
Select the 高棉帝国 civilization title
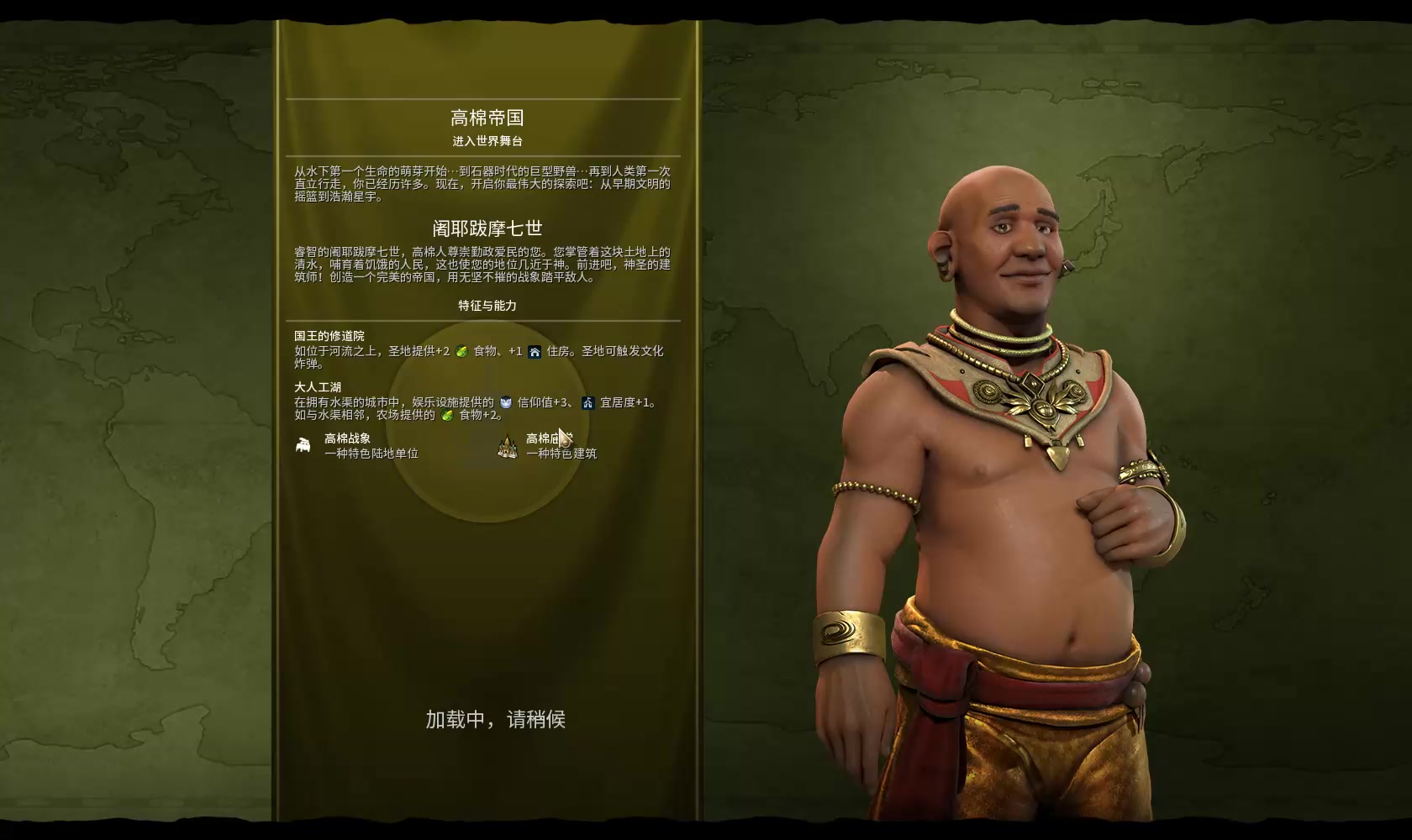pos(486,118)
